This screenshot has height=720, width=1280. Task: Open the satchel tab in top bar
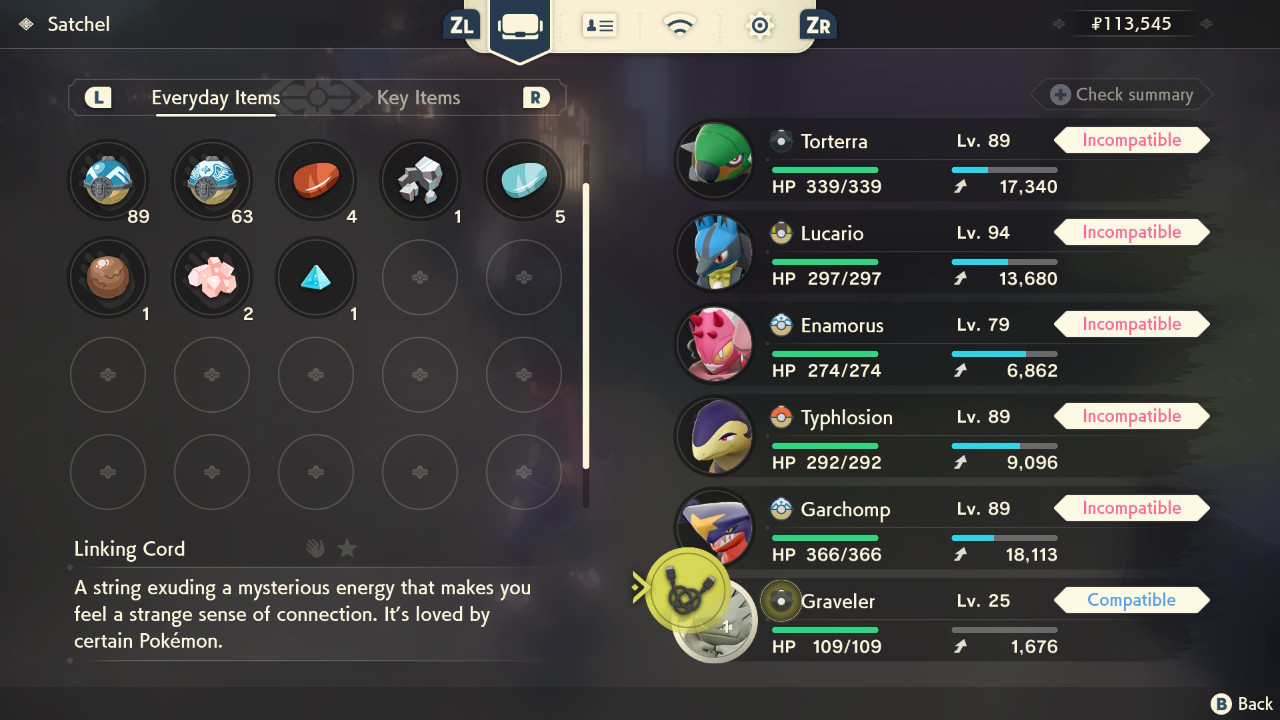coord(520,26)
